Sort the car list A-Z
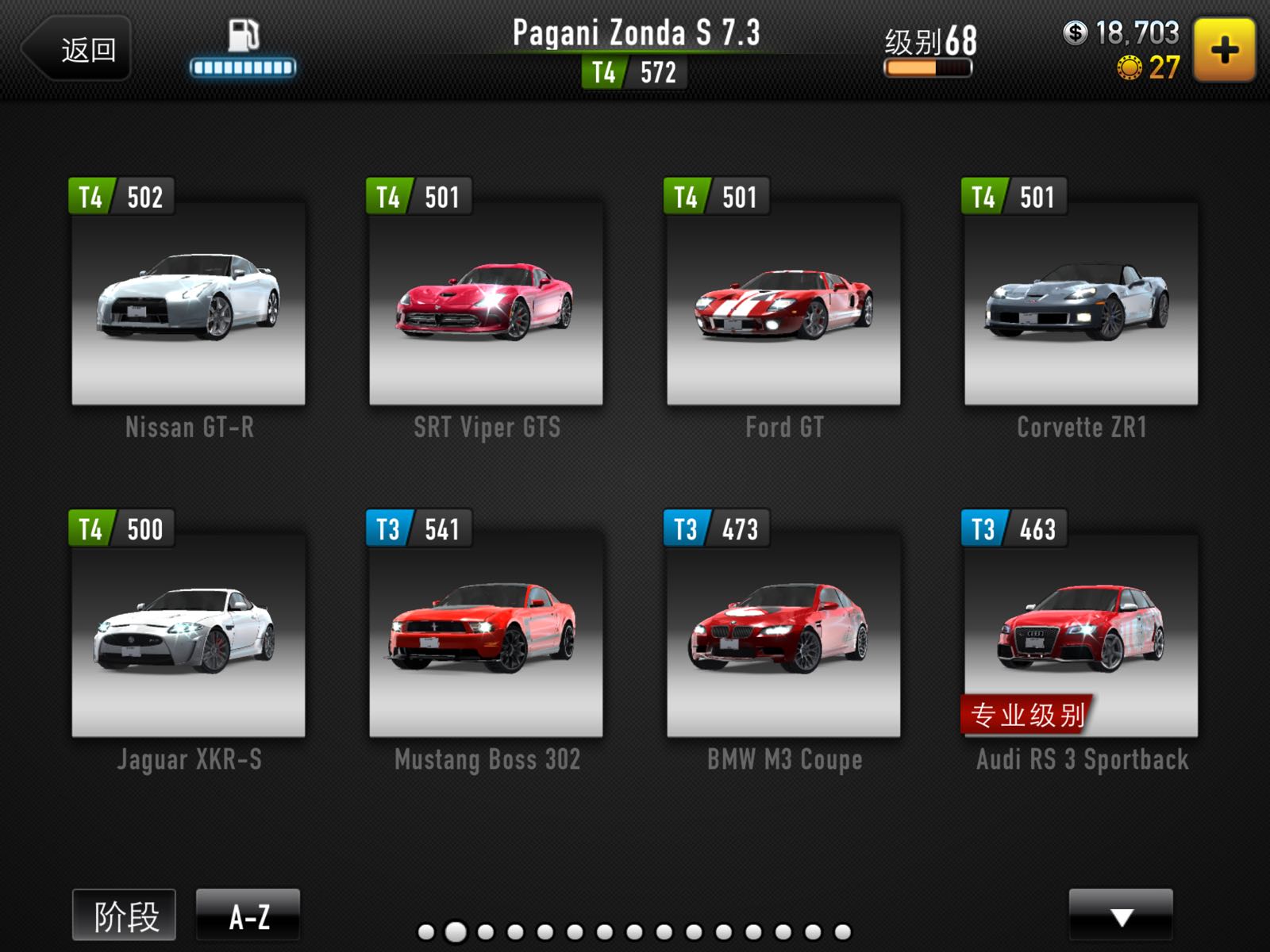Viewport: 1270px width, 952px height. pyautogui.click(x=248, y=916)
